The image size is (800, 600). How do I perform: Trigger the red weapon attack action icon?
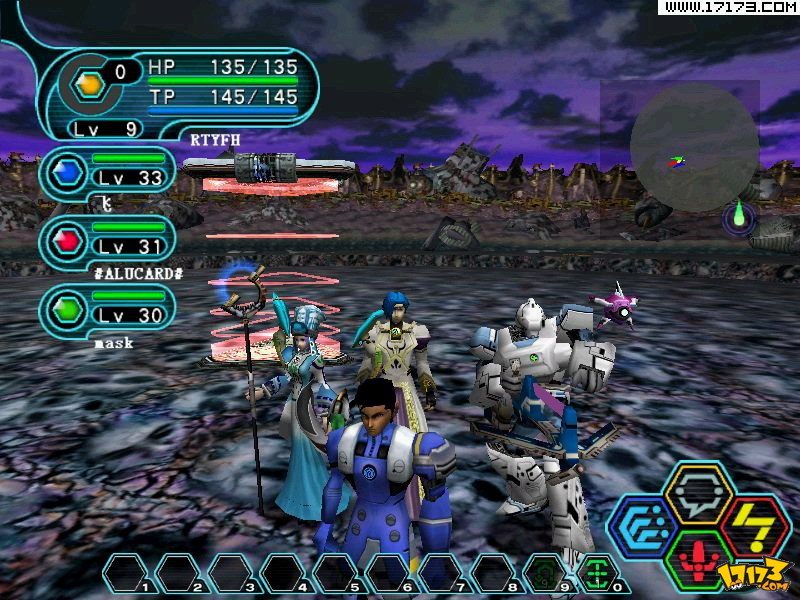pos(698,555)
